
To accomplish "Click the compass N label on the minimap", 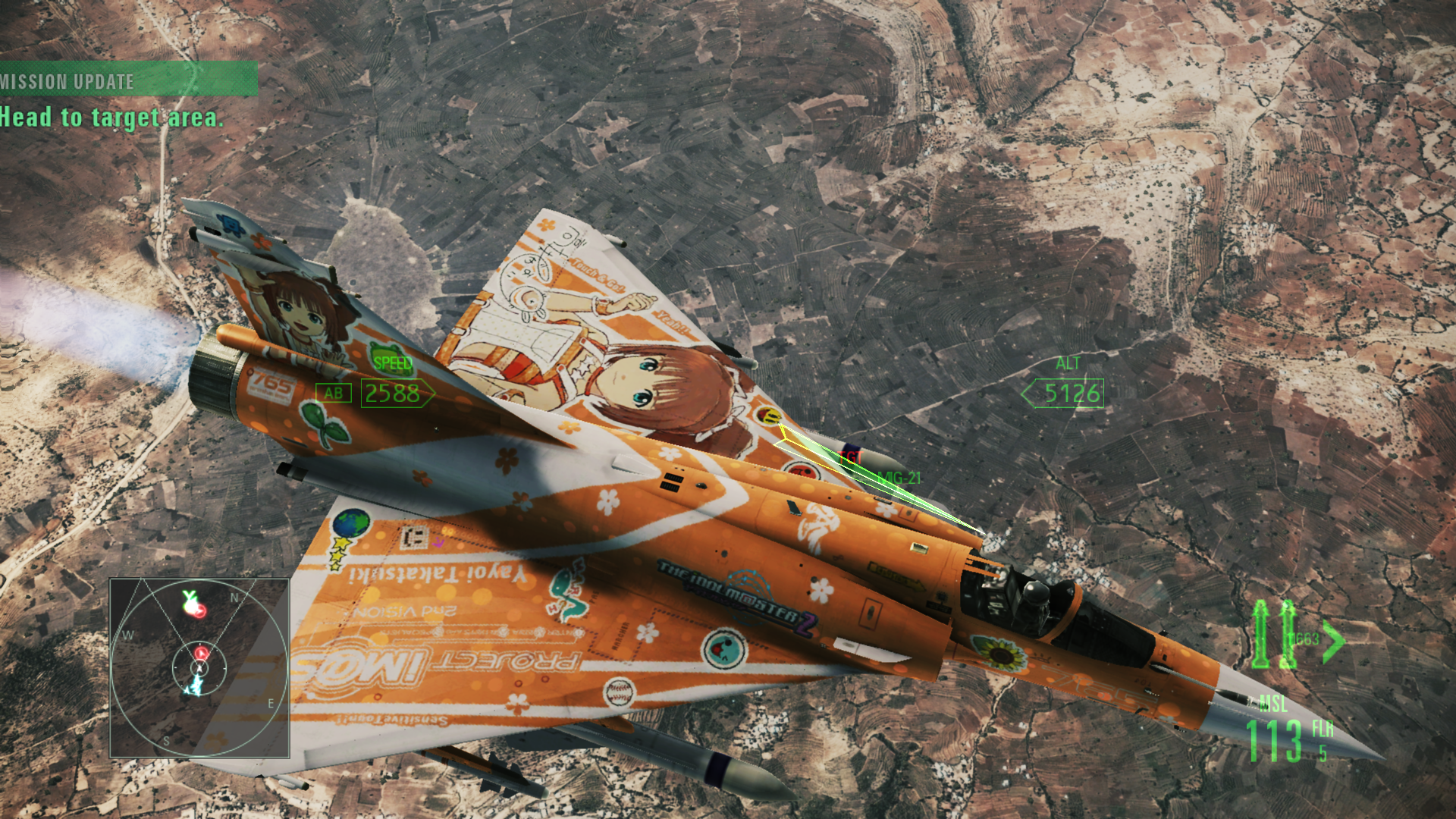I will pos(235,598).
